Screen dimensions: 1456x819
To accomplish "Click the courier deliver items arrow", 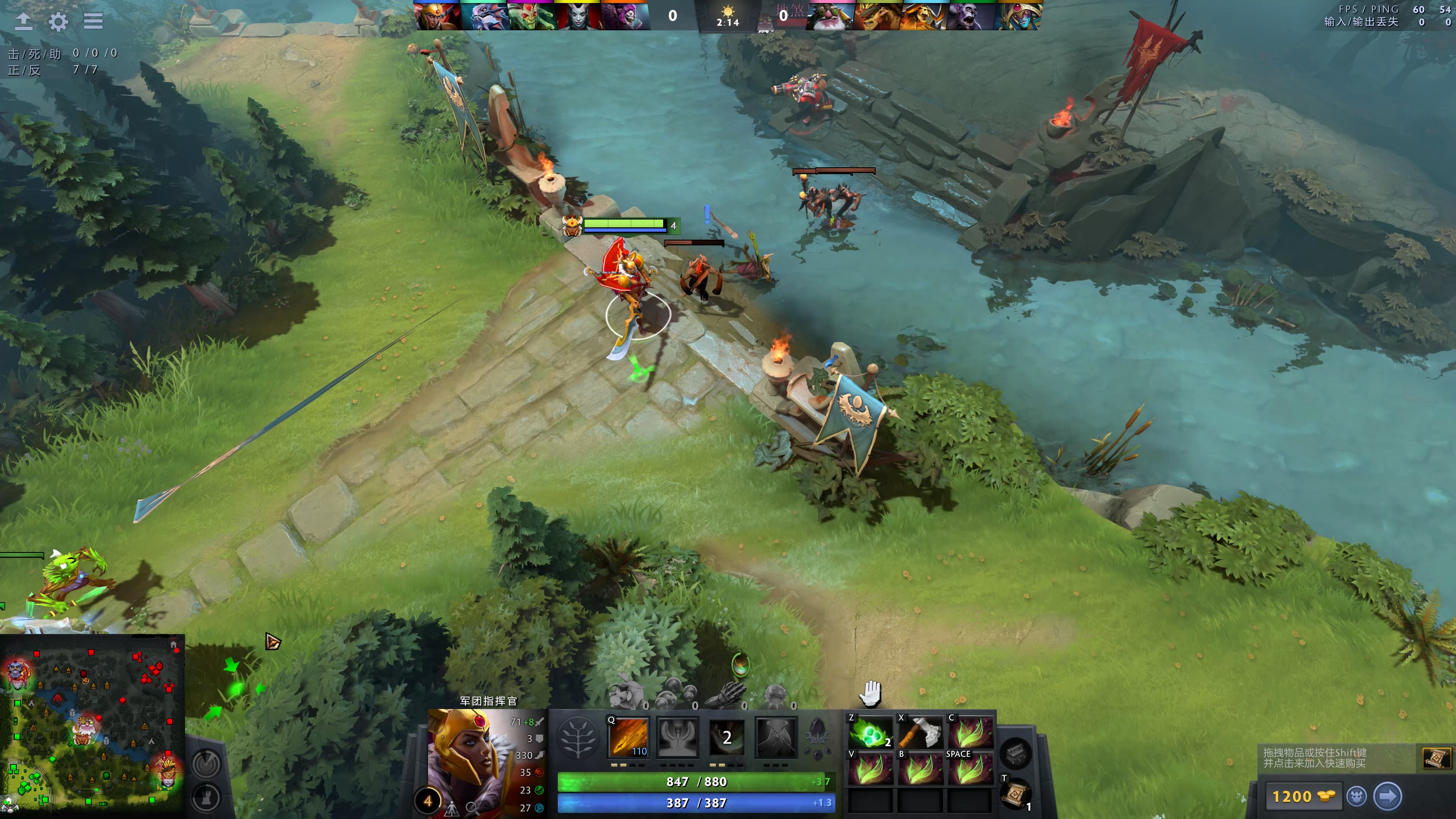I will (1388, 797).
